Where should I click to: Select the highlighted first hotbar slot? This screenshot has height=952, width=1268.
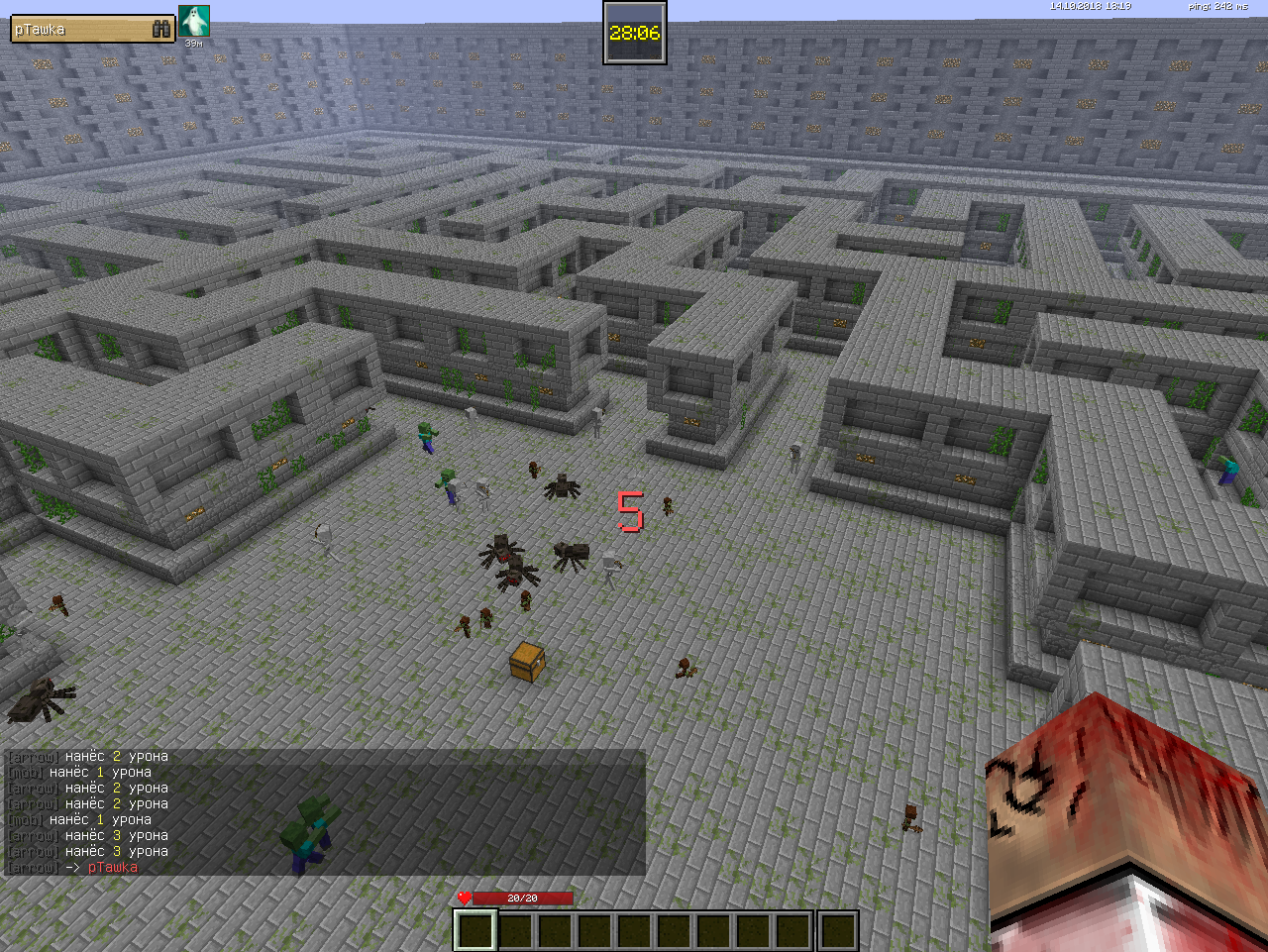pos(475,931)
